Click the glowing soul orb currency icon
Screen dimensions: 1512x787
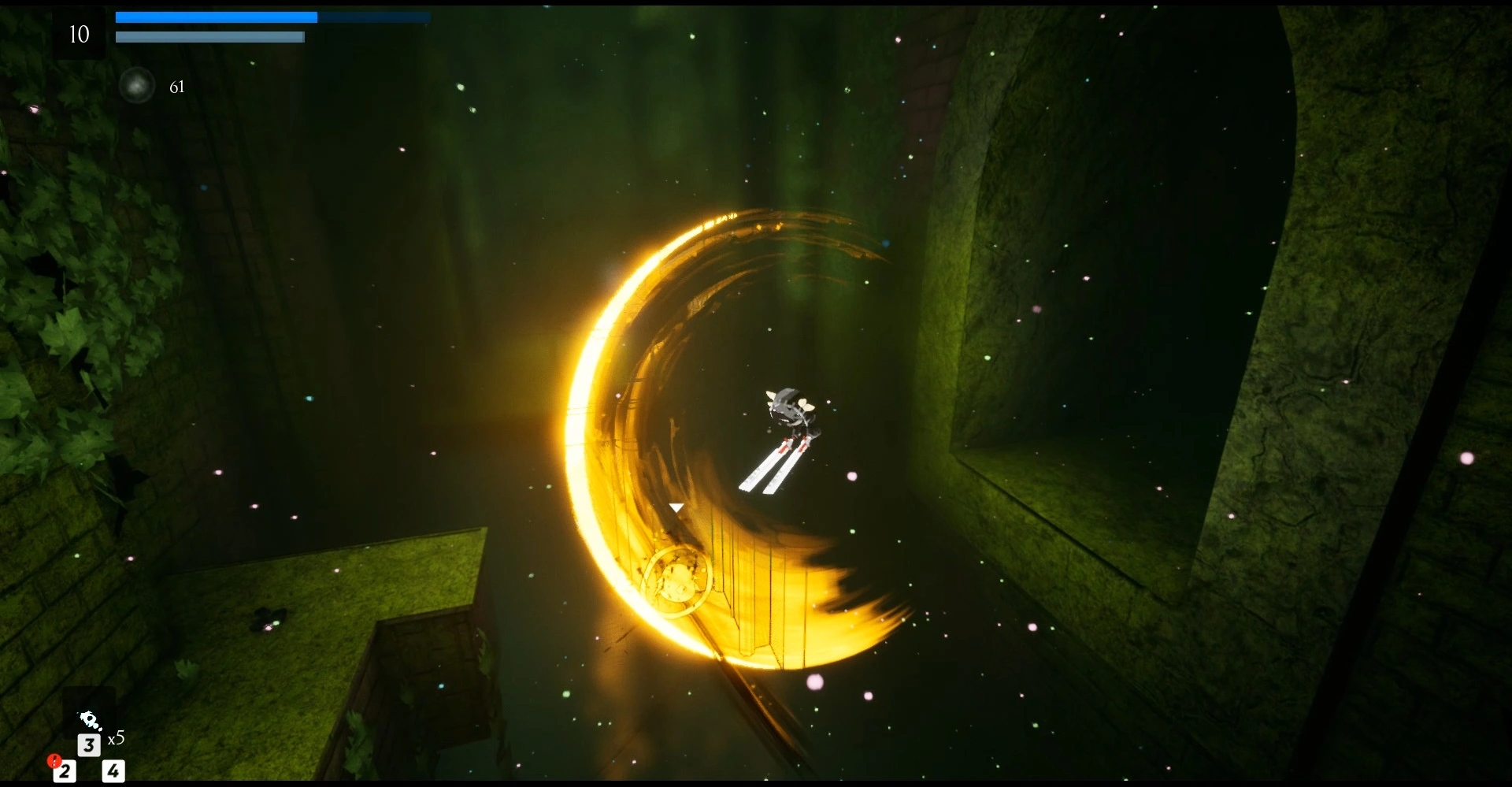(x=137, y=86)
